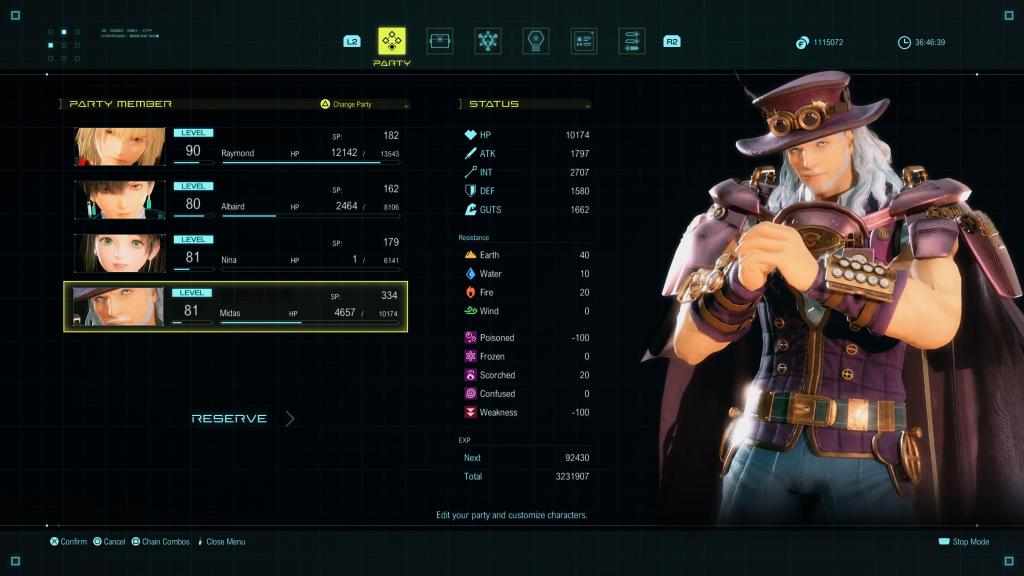Click Nina's portrait thumbnail
1024x576 pixels.
click(x=120, y=253)
